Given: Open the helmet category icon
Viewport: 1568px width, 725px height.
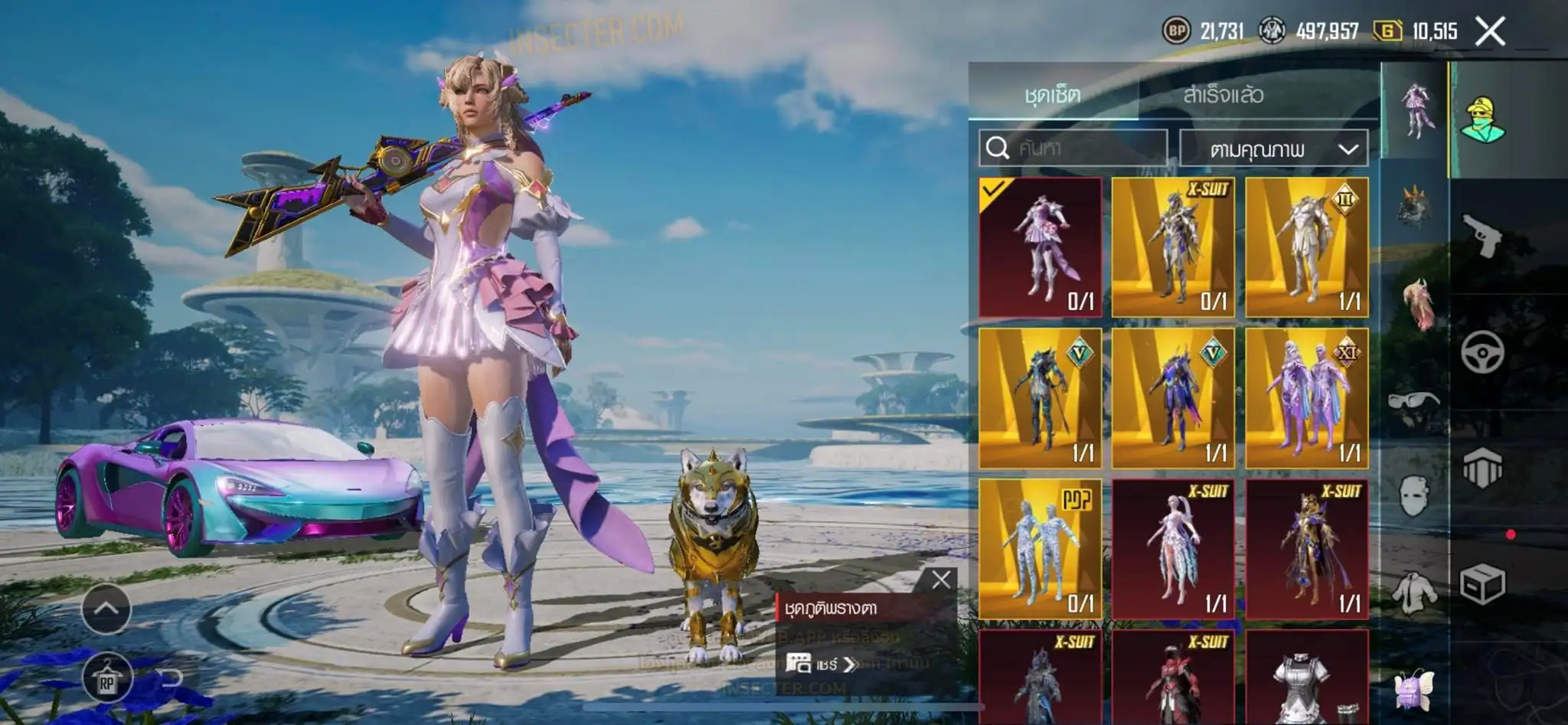Looking at the screenshot, I should pos(1482,467).
